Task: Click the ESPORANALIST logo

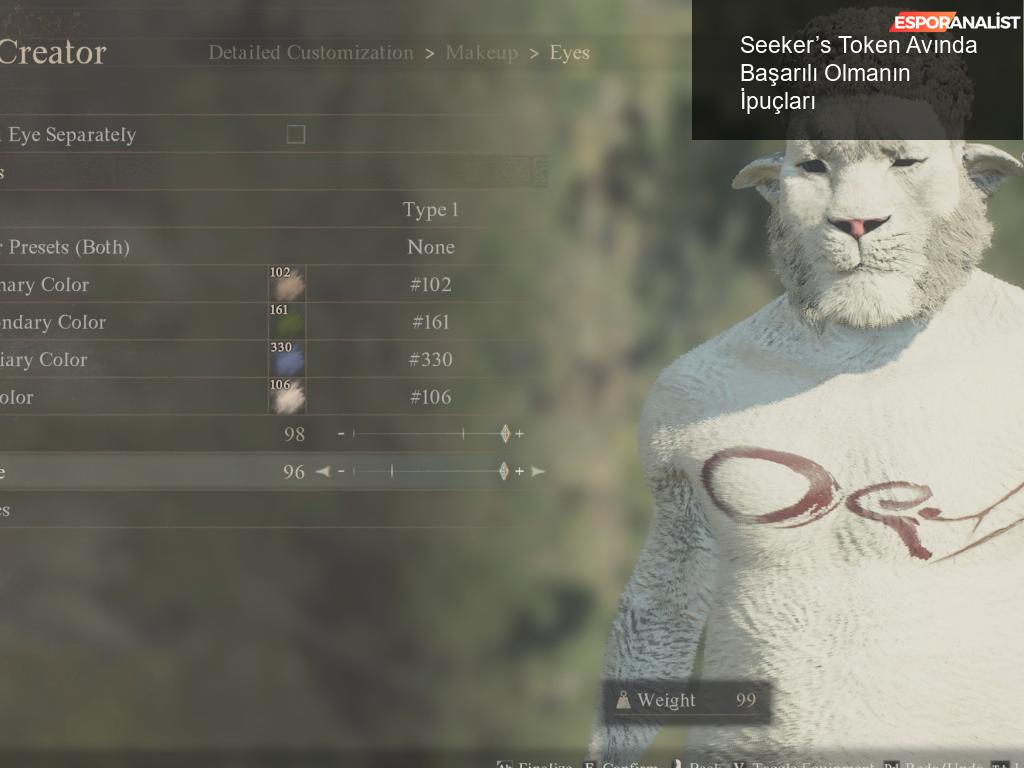Action: [x=955, y=22]
